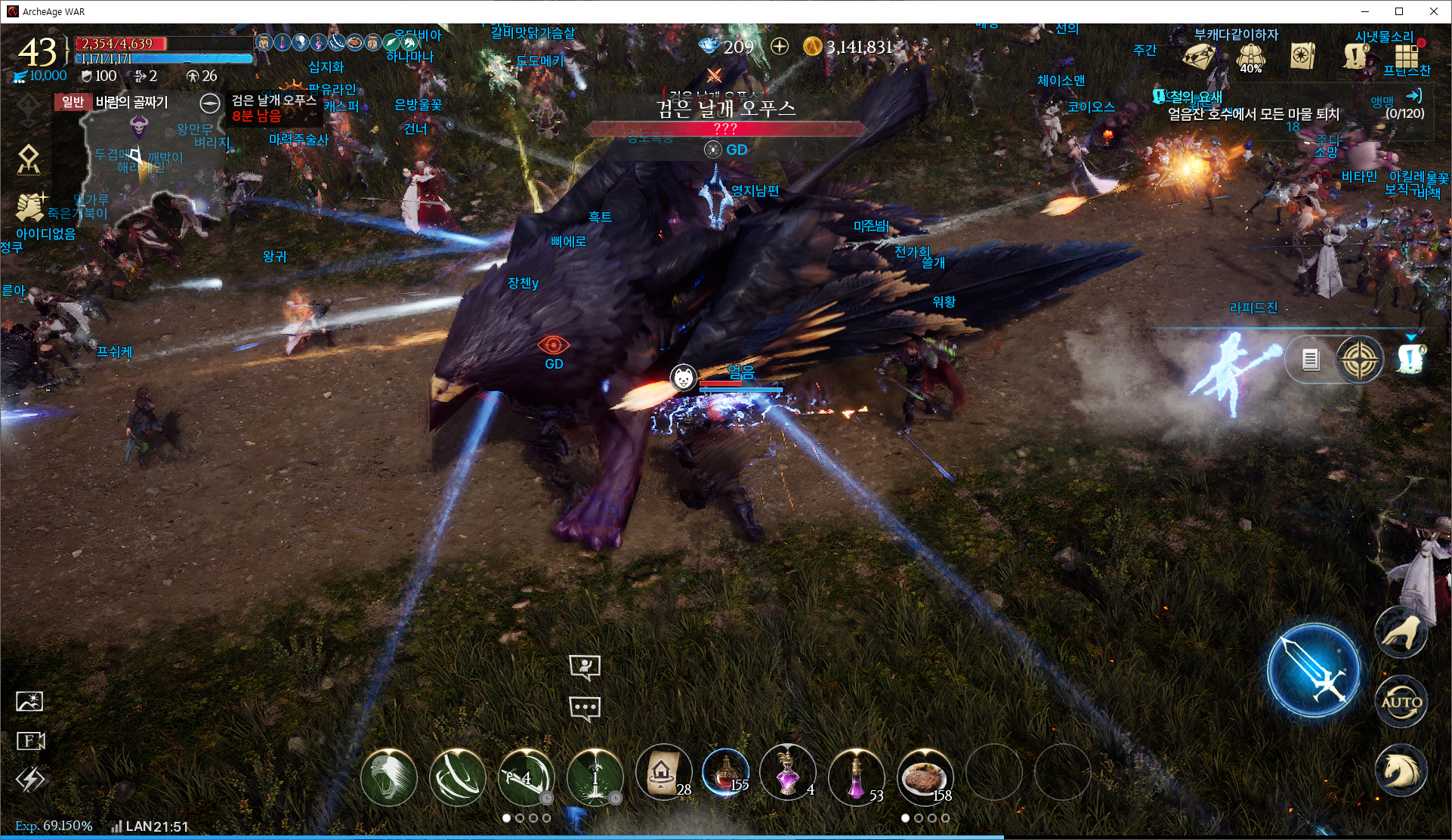This screenshot has height=840, width=1452.
Task: Maximize the ArcheAge WAR window
Action: 1399,11
